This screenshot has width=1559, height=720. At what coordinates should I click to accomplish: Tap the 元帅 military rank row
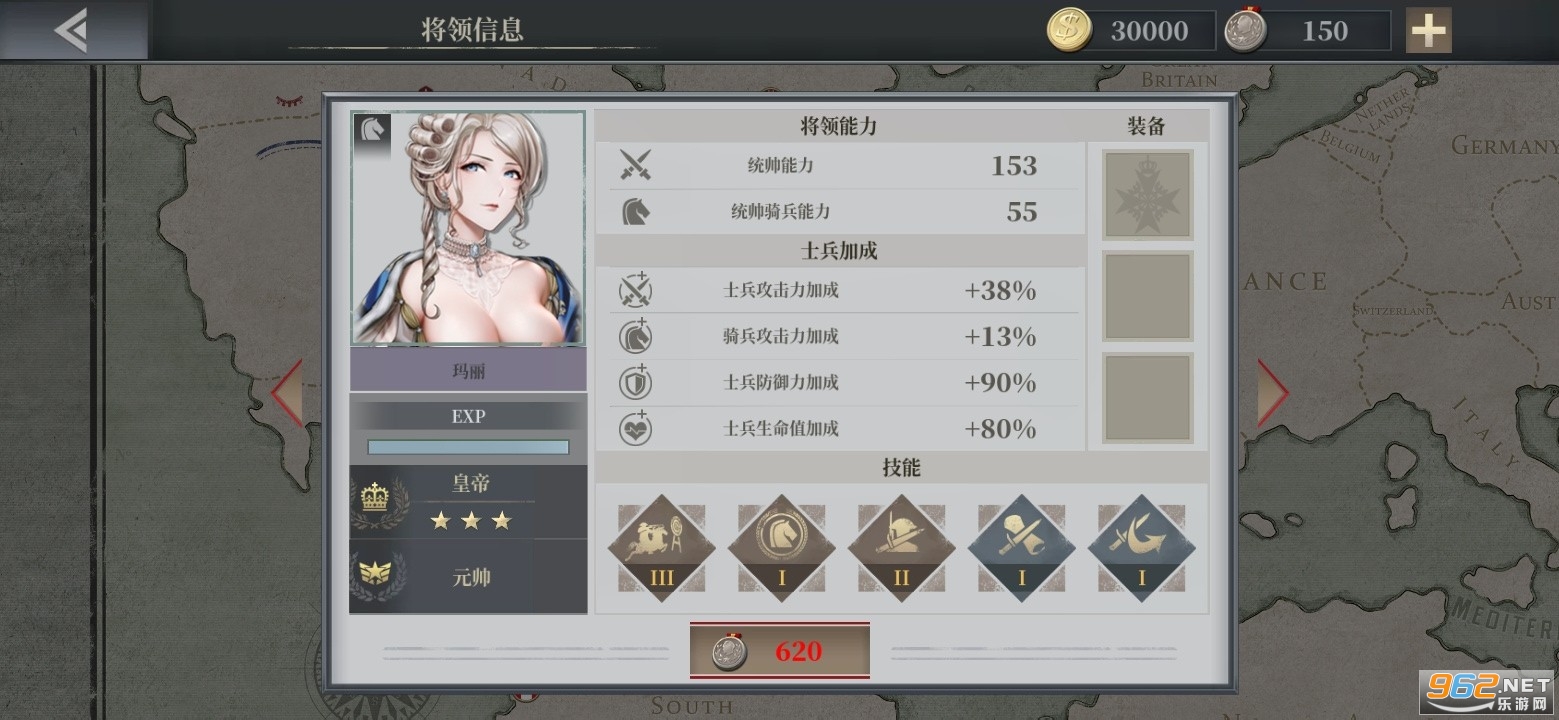(x=468, y=577)
